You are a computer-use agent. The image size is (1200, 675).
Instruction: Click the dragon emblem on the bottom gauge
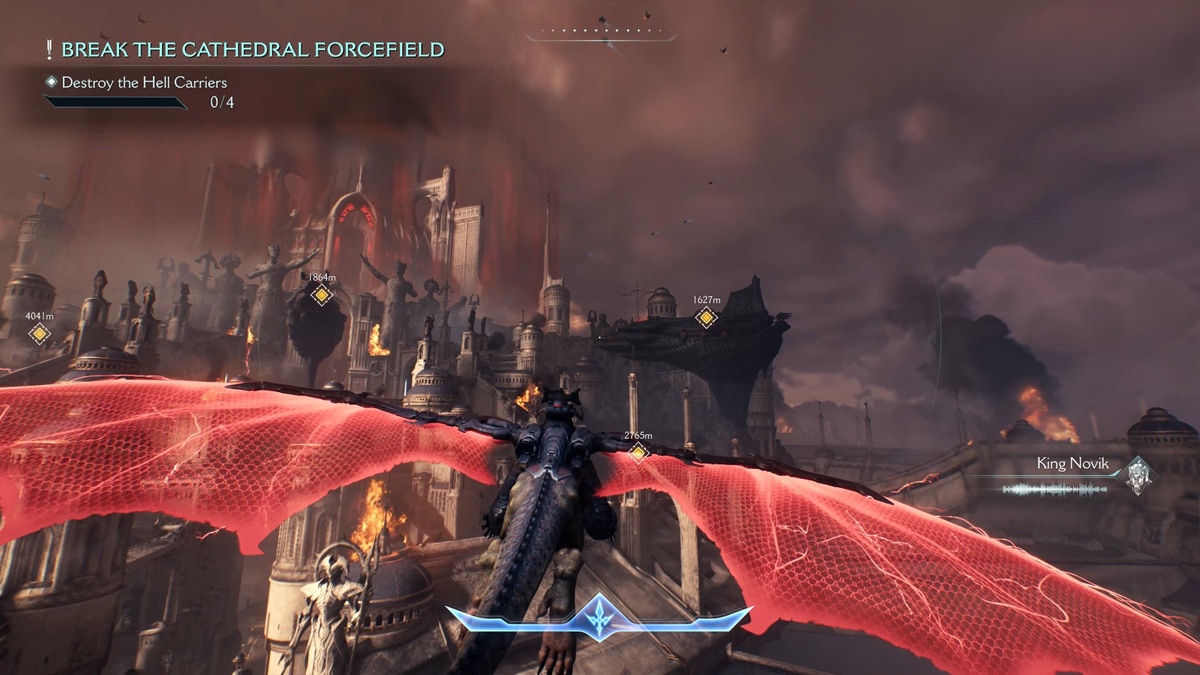pyautogui.click(x=600, y=619)
